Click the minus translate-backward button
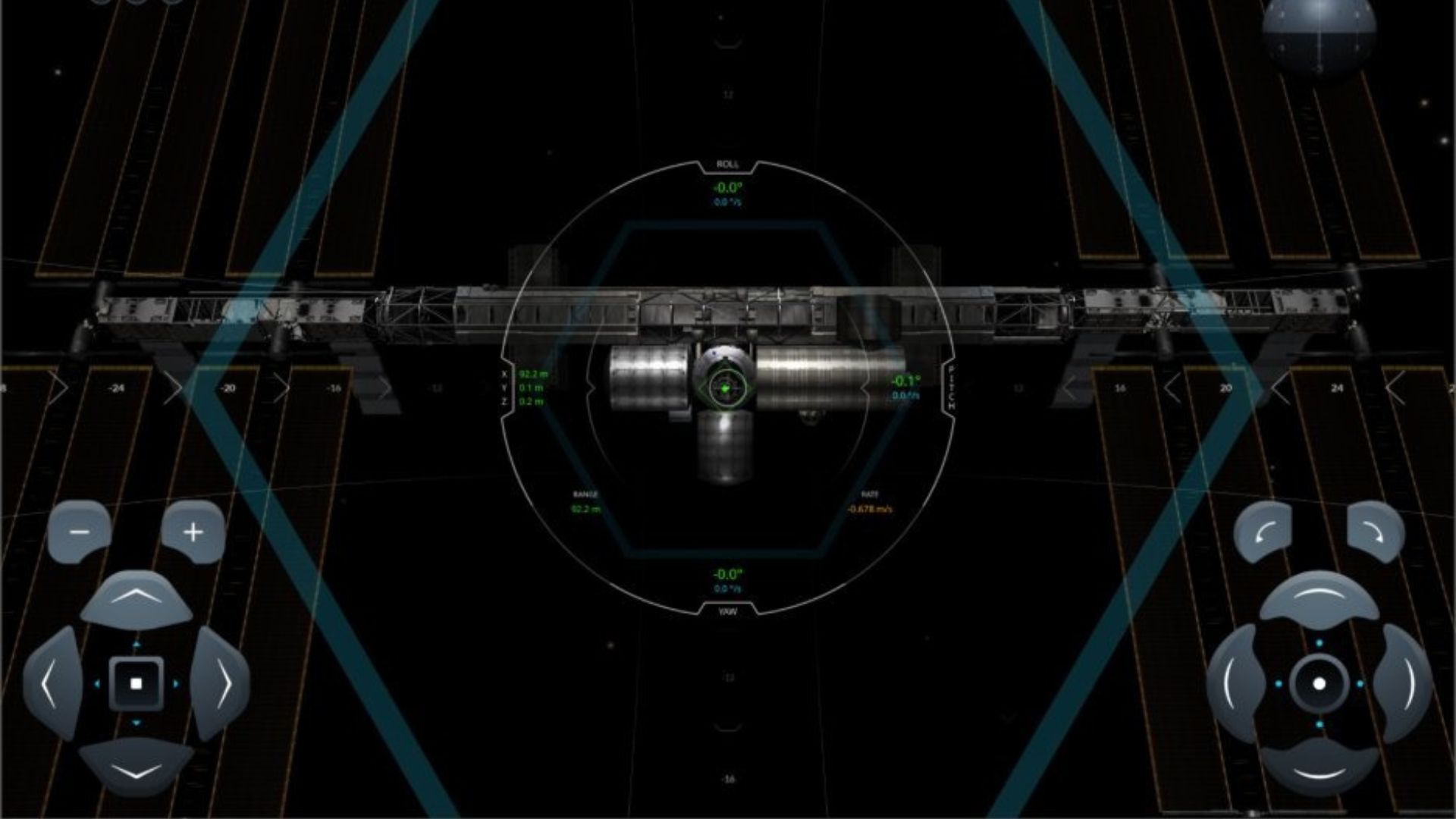This screenshot has height=819, width=1456. (80, 532)
